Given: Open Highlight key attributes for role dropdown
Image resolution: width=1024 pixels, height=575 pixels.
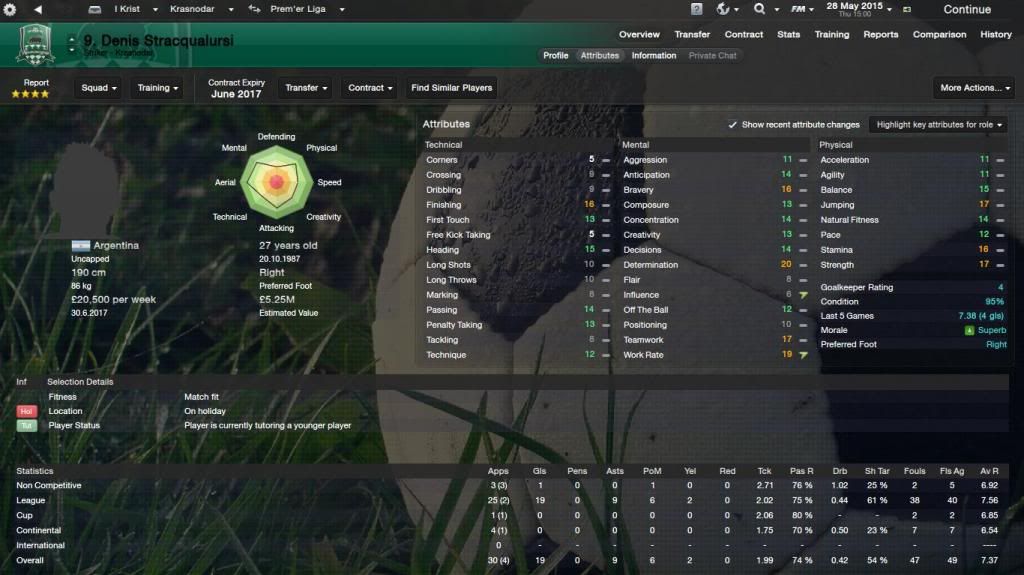Looking at the screenshot, I should pyautogui.click(x=940, y=125).
